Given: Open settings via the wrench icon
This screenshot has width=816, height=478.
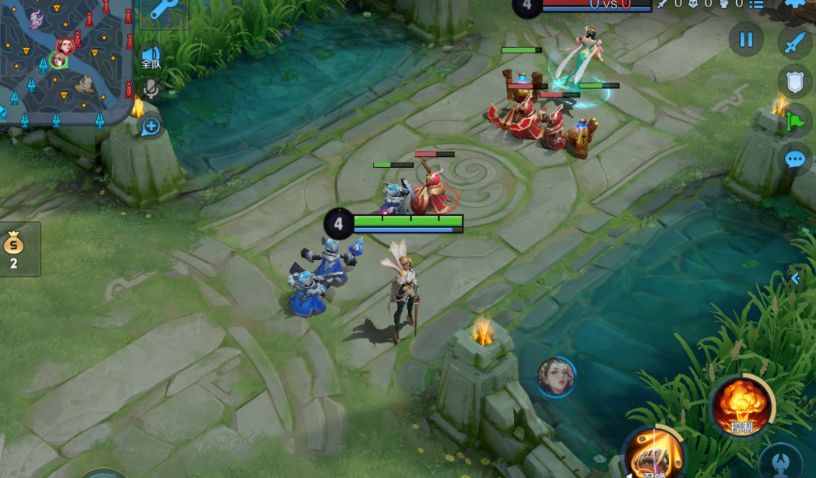Looking at the screenshot, I should (x=164, y=10).
